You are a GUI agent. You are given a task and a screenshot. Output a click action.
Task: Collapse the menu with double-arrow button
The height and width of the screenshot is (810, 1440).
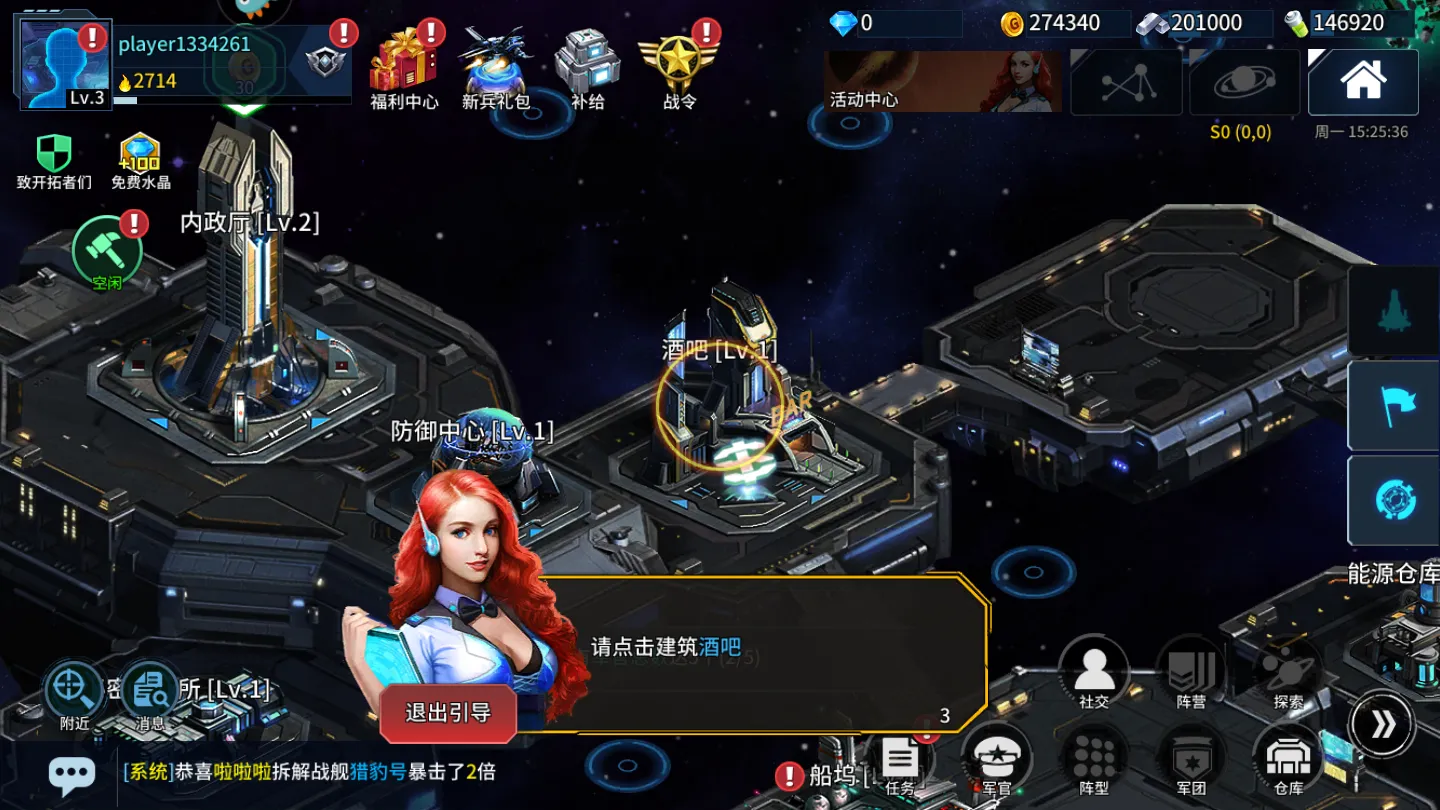1383,724
